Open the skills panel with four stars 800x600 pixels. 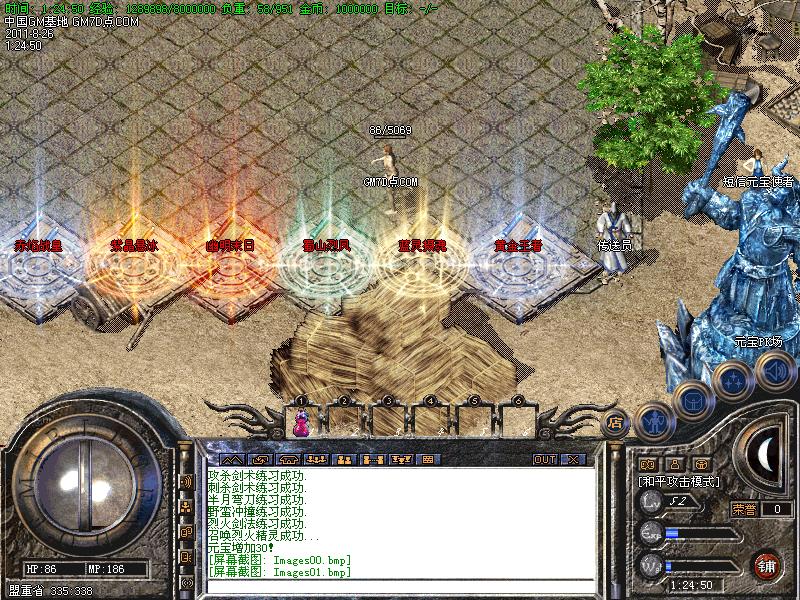(x=733, y=379)
